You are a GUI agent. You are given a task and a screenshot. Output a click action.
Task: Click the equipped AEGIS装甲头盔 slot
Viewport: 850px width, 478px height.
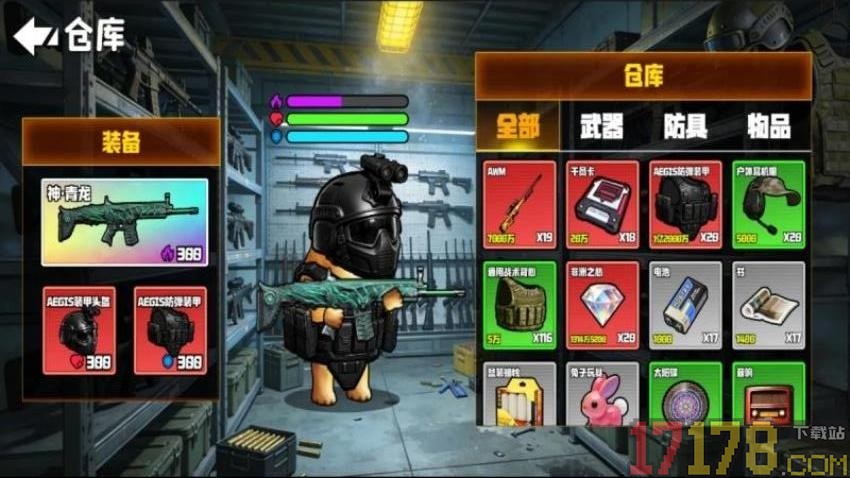tap(79, 330)
